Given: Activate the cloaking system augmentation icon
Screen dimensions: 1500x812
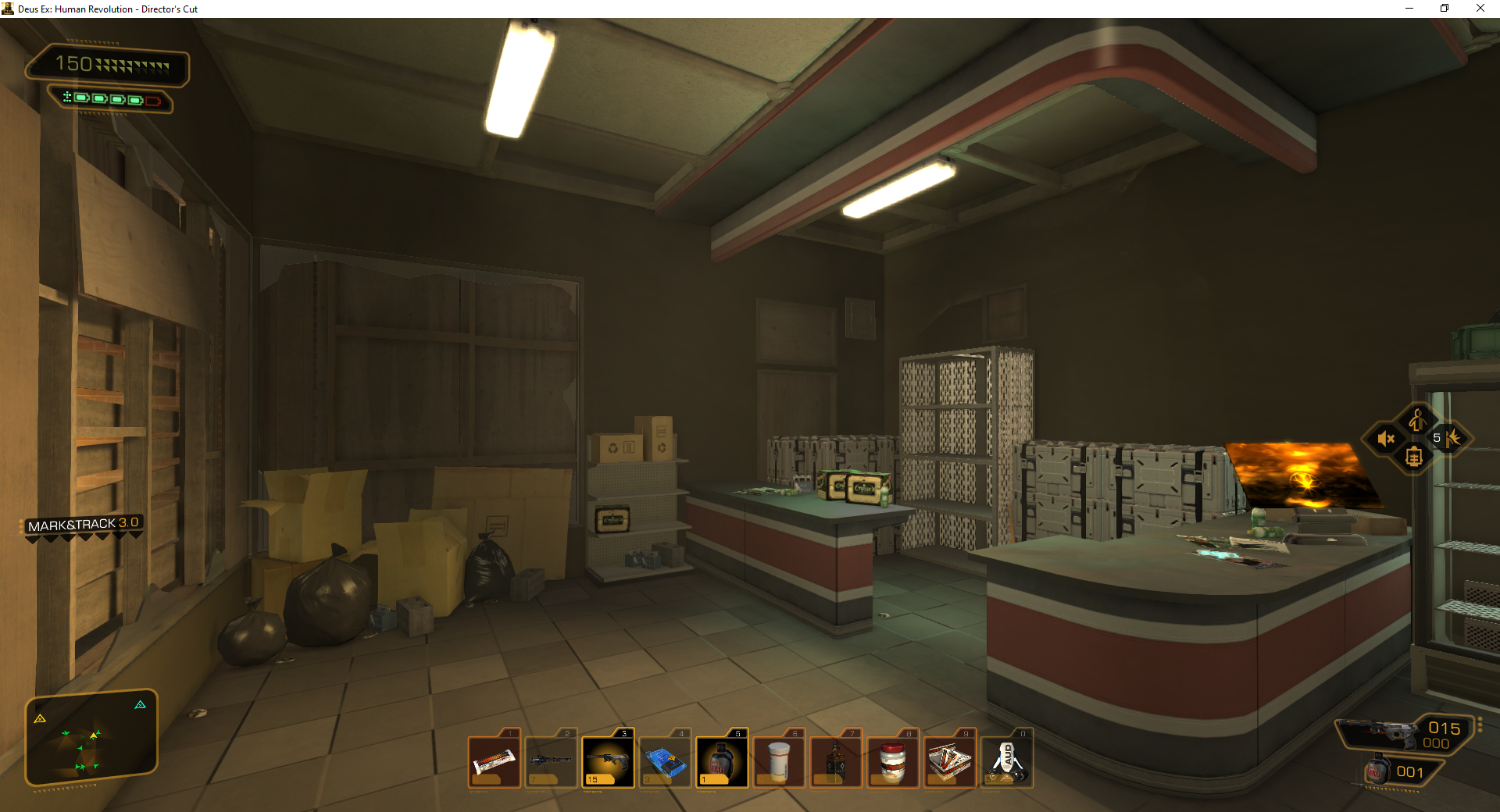Looking at the screenshot, I should pyautogui.click(x=1416, y=420).
